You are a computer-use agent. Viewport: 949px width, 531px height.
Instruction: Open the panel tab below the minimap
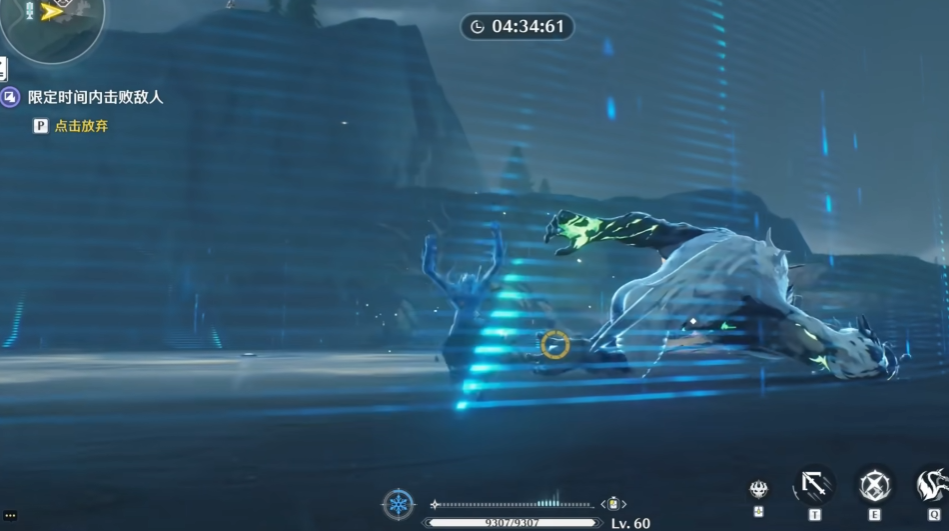(x=3, y=69)
